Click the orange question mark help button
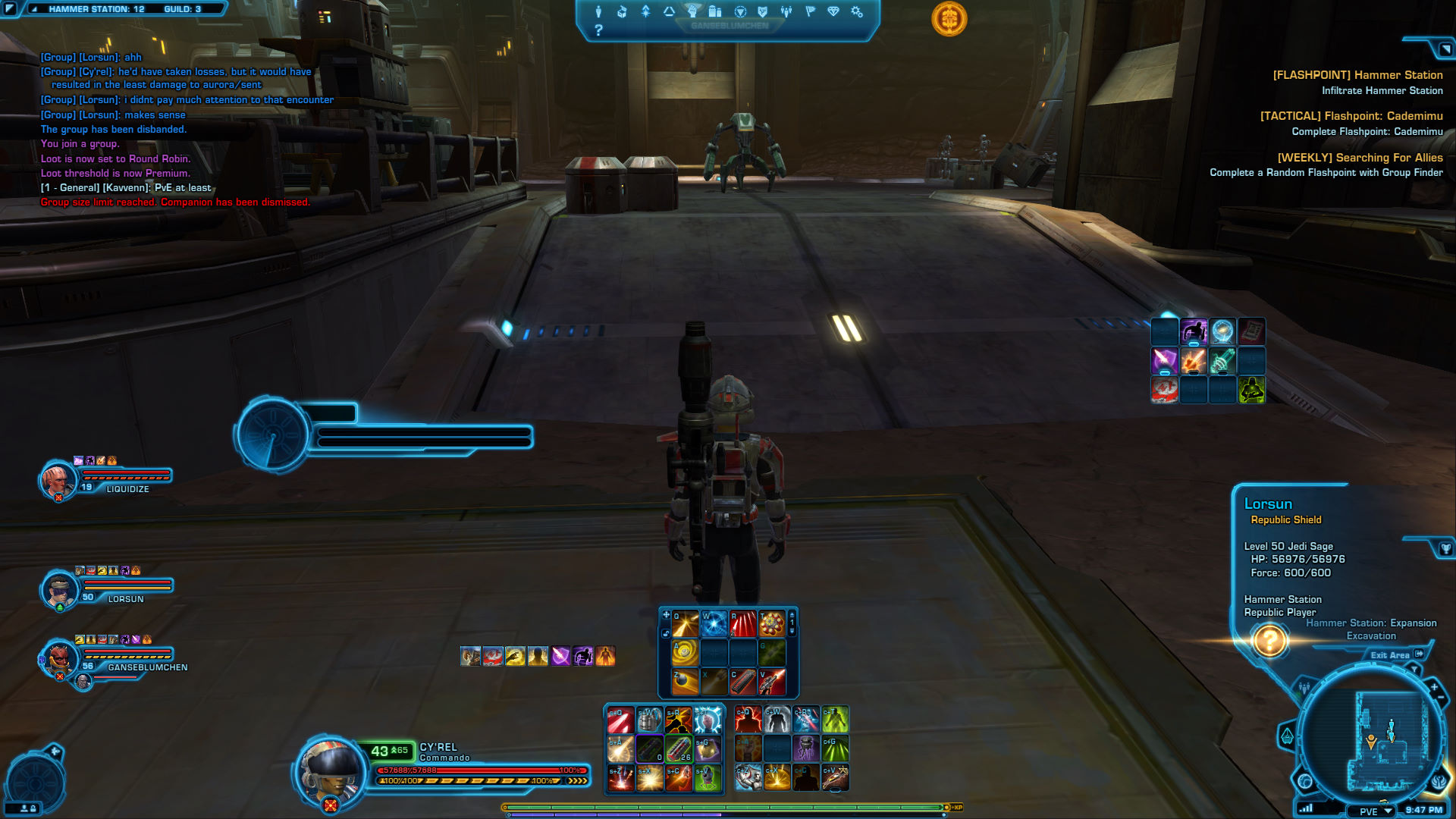The image size is (1456, 819). coord(1269,641)
